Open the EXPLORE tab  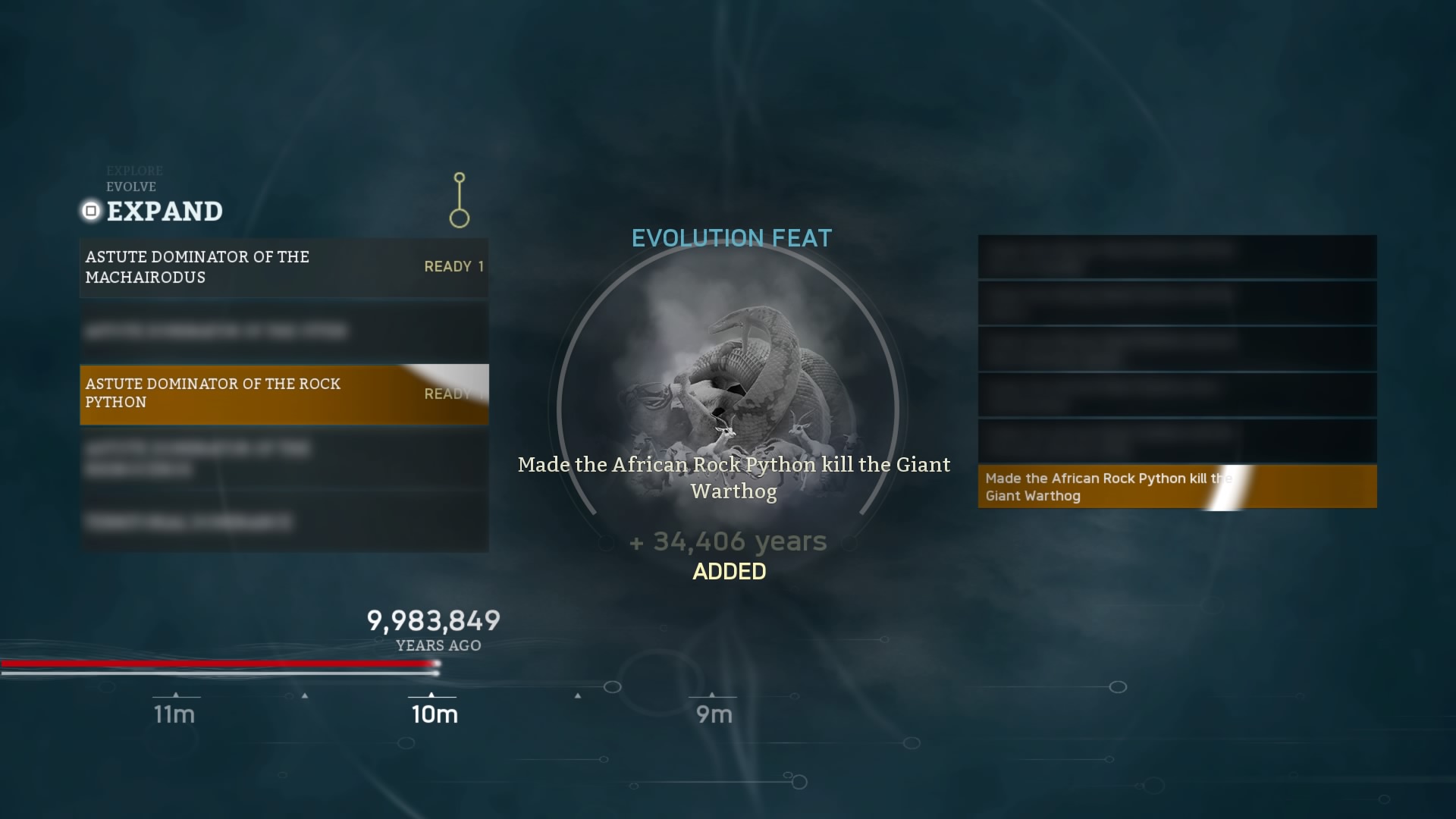click(135, 171)
